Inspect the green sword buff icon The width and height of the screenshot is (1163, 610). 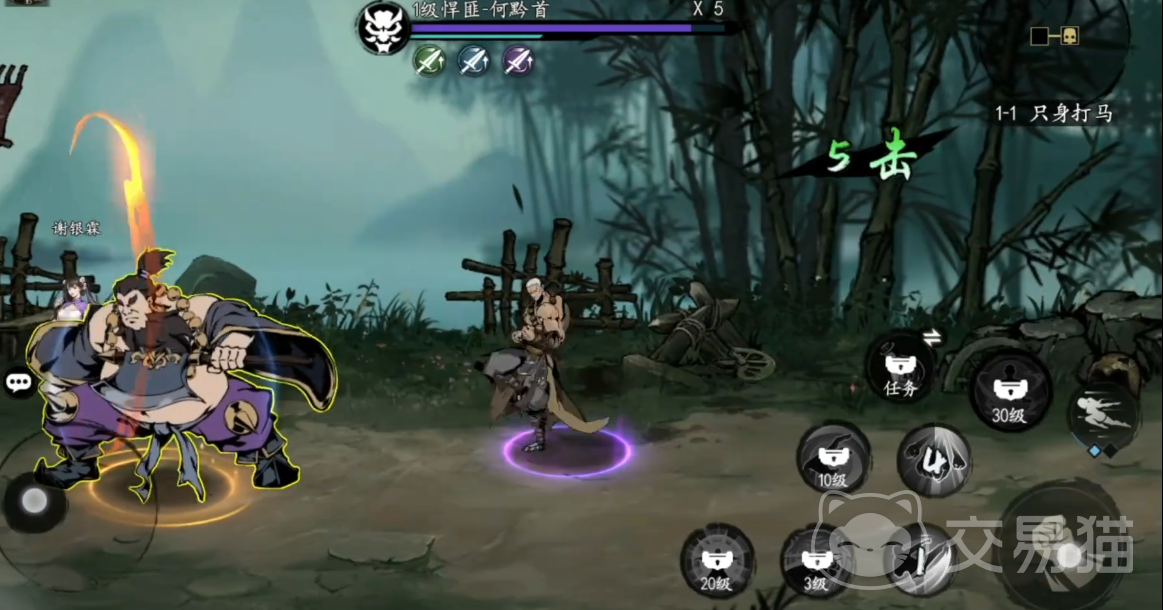(429, 61)
